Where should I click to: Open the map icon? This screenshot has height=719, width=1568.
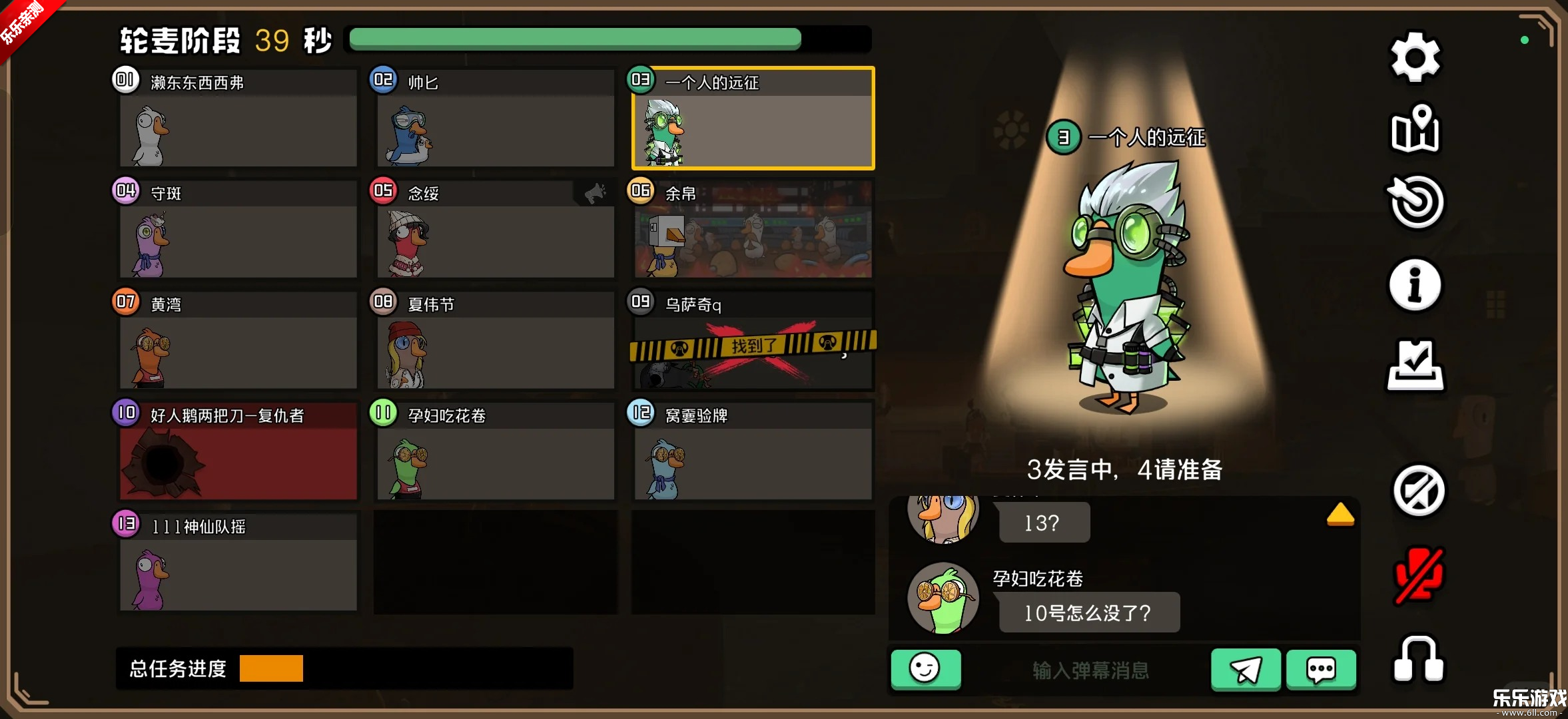point(1415,129)
